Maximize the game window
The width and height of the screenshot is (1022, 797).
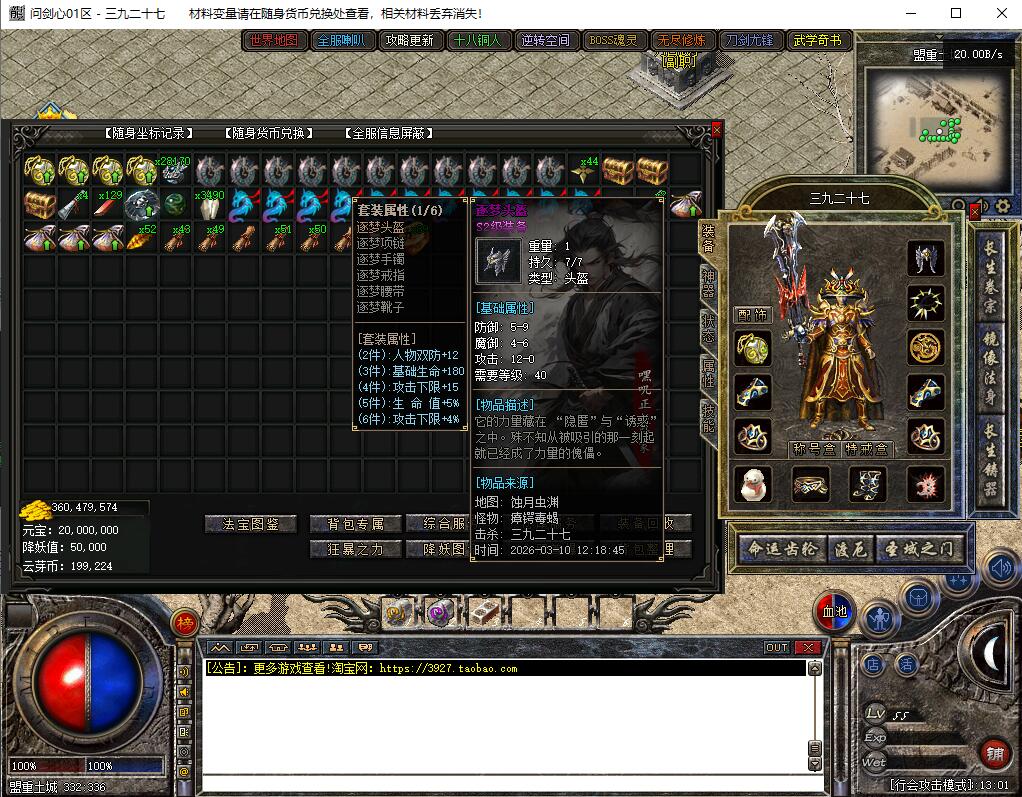point(955,13)
